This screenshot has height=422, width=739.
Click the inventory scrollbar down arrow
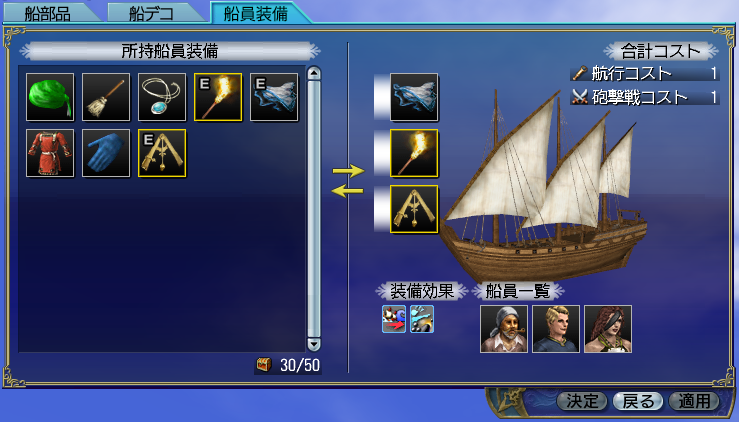313,344
